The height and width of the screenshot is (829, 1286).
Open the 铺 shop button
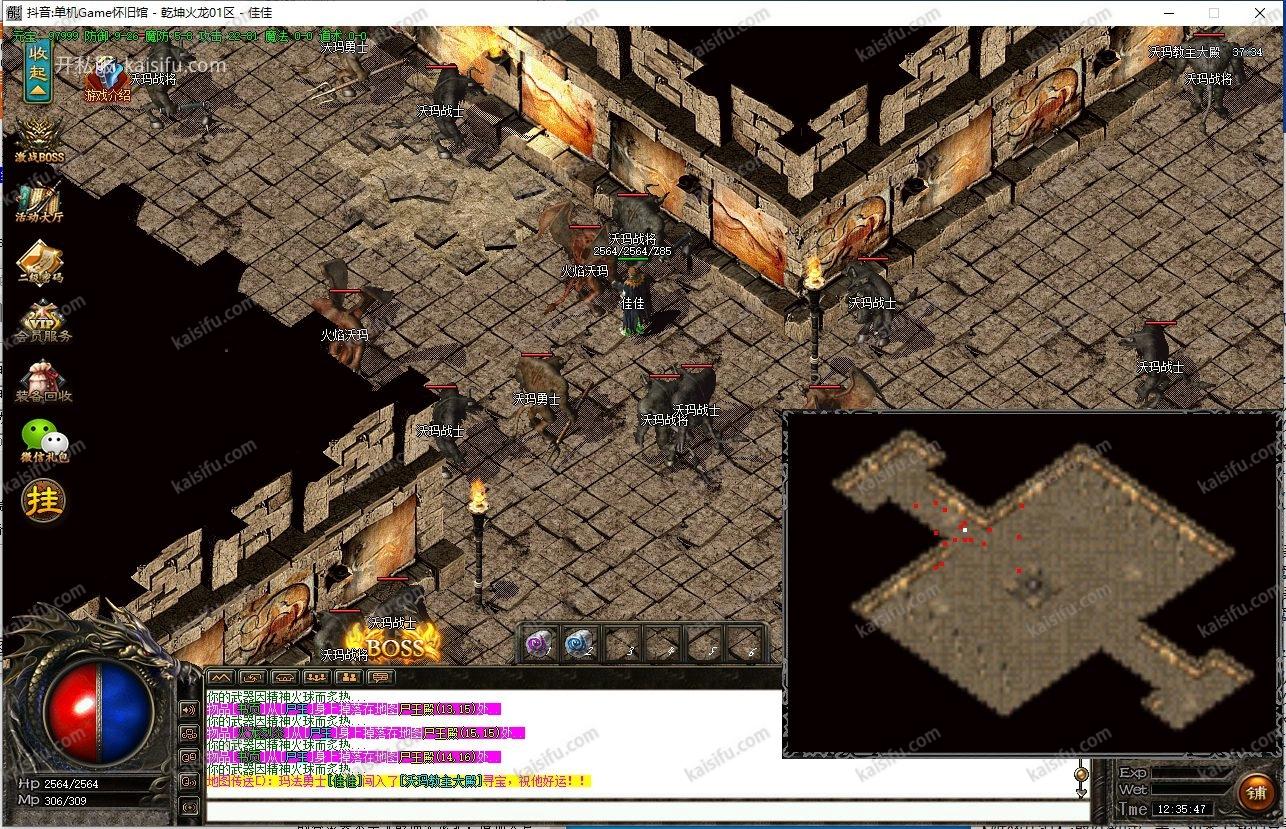(x=1255, y=794)
